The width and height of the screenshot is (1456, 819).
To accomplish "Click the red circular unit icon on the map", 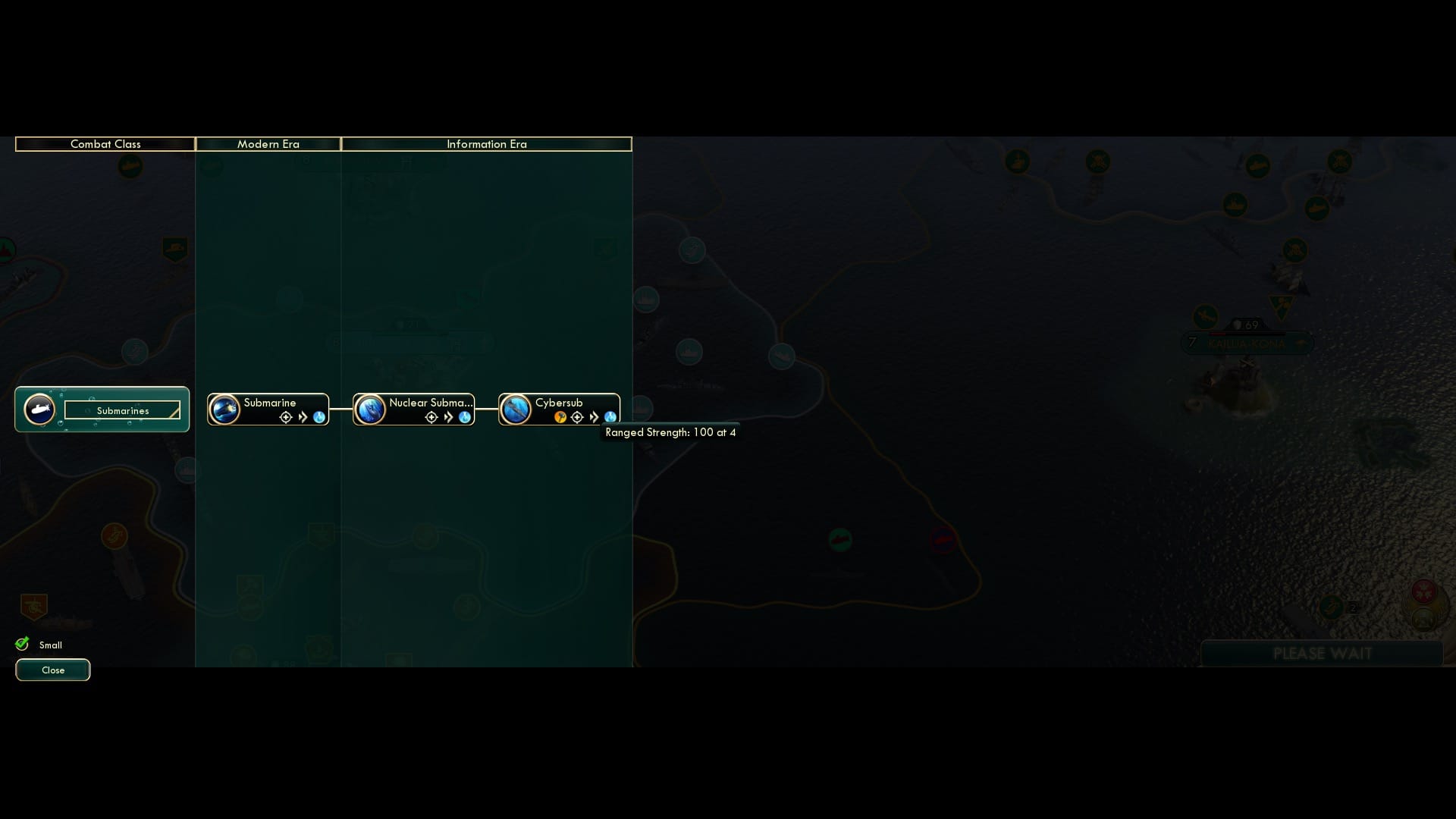I will point(944,538).
